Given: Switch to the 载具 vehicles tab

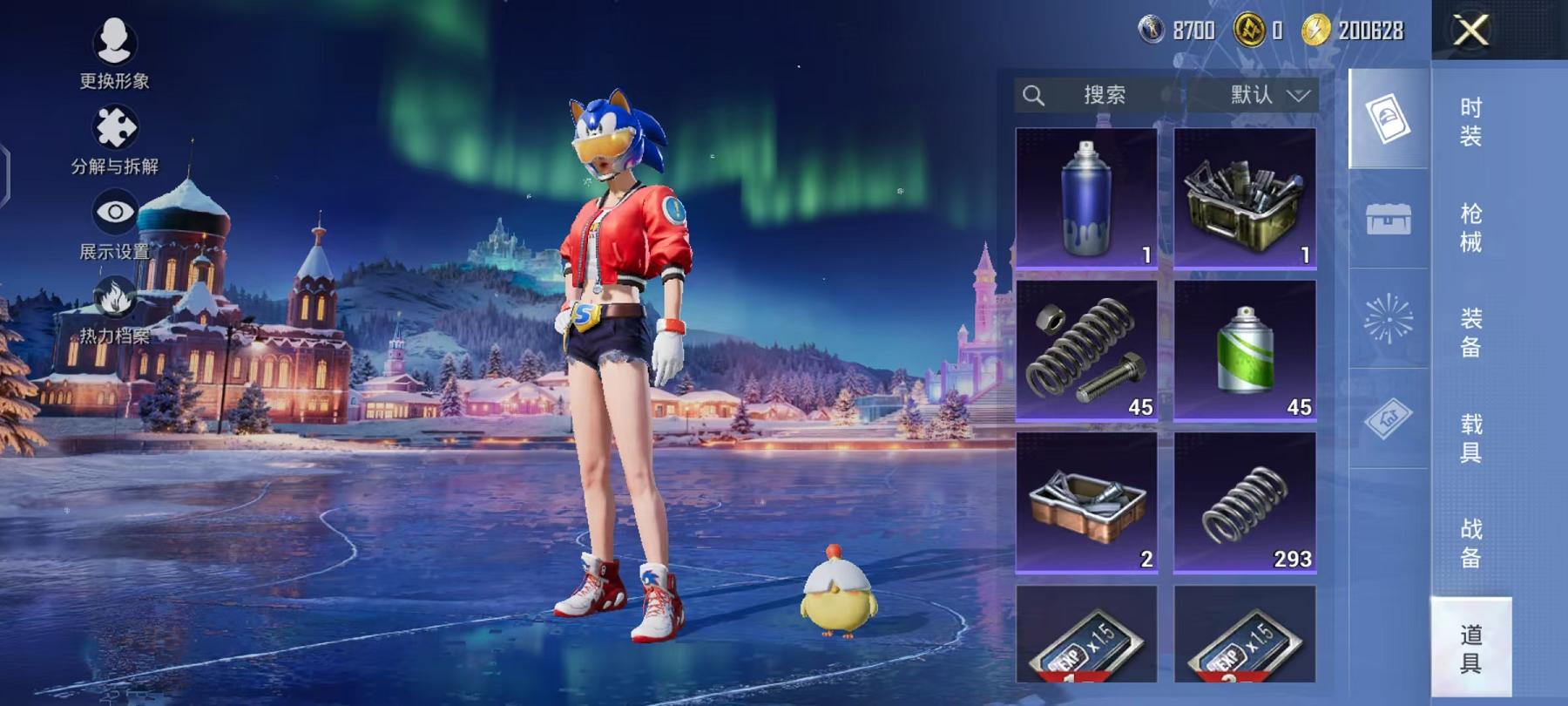Looking at the screenshot, I should tap(1470, 438).
